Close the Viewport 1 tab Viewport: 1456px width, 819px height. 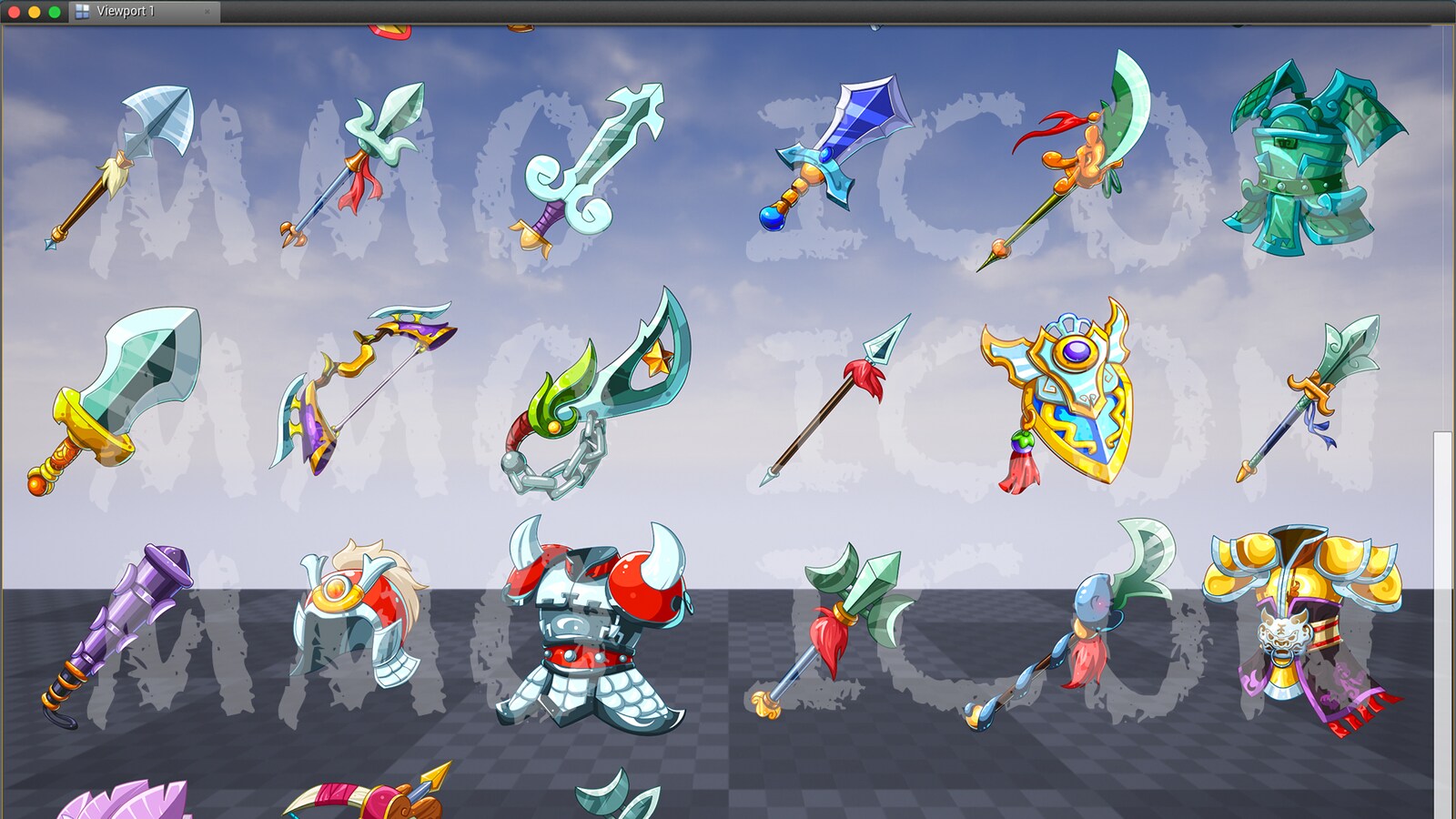tap(209, 13)
